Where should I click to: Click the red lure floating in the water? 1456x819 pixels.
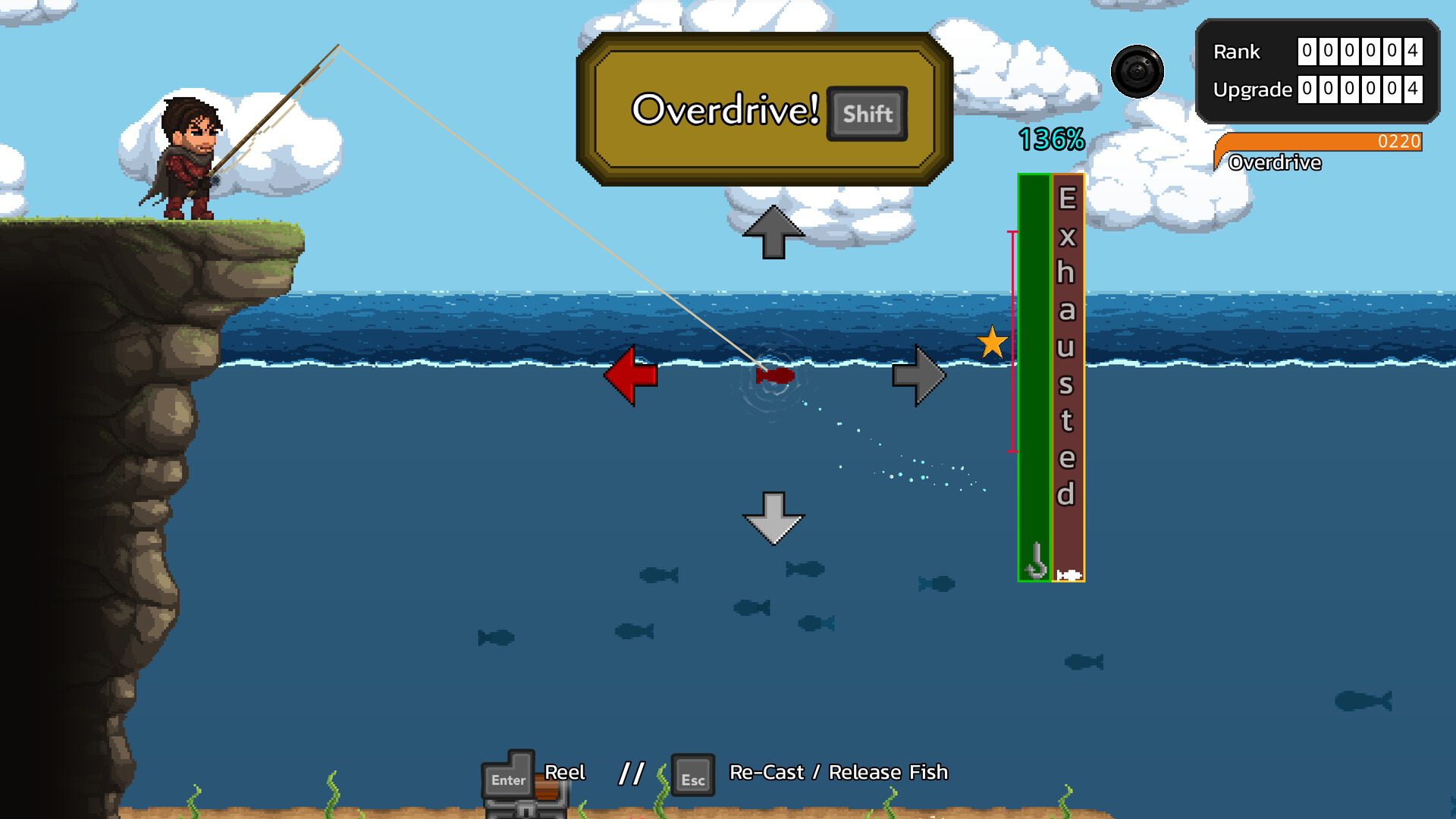click(x=773, y=374)
